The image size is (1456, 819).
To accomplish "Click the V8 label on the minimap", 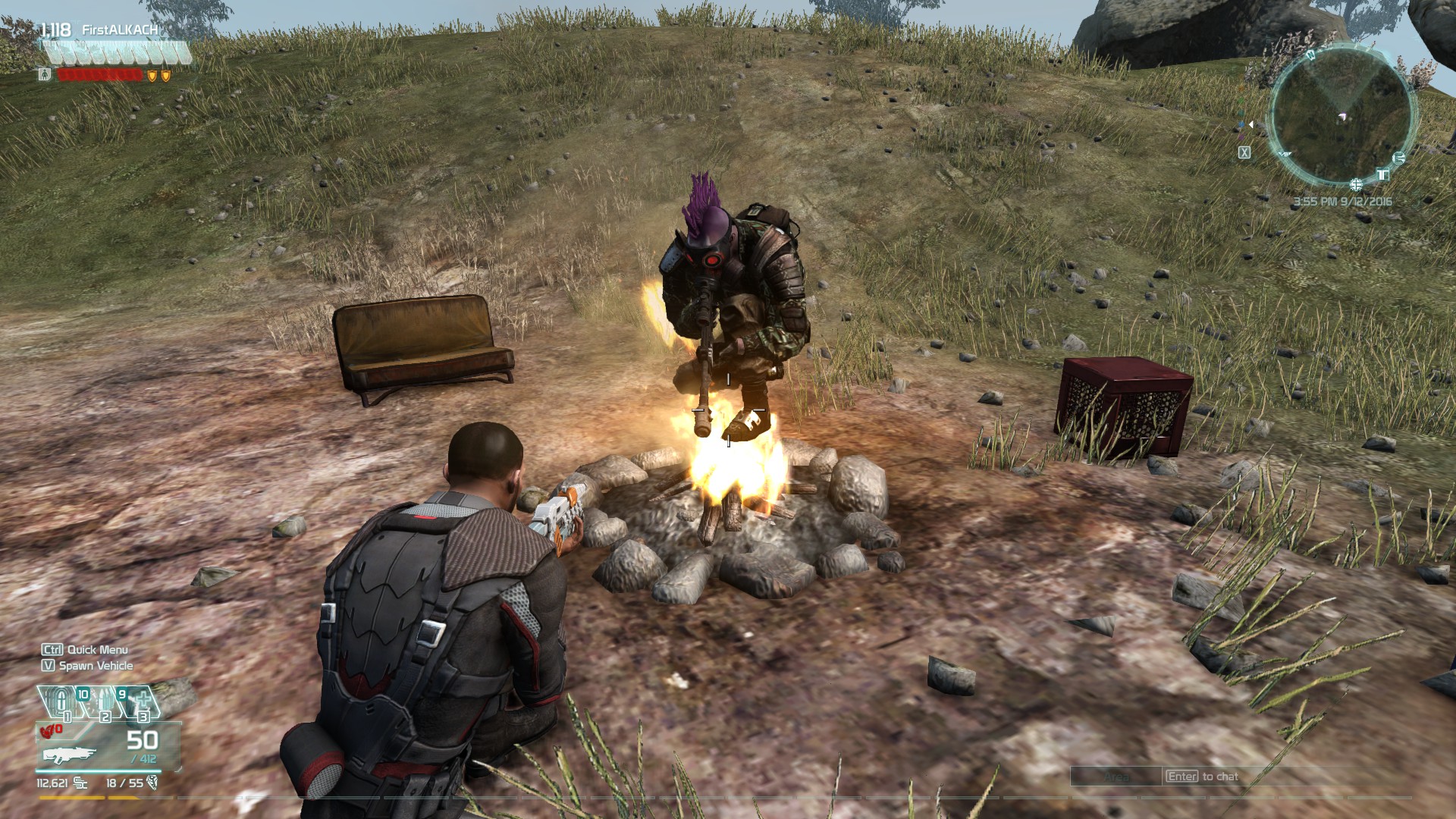I will pyautogui.click(x=1285, y=154).
